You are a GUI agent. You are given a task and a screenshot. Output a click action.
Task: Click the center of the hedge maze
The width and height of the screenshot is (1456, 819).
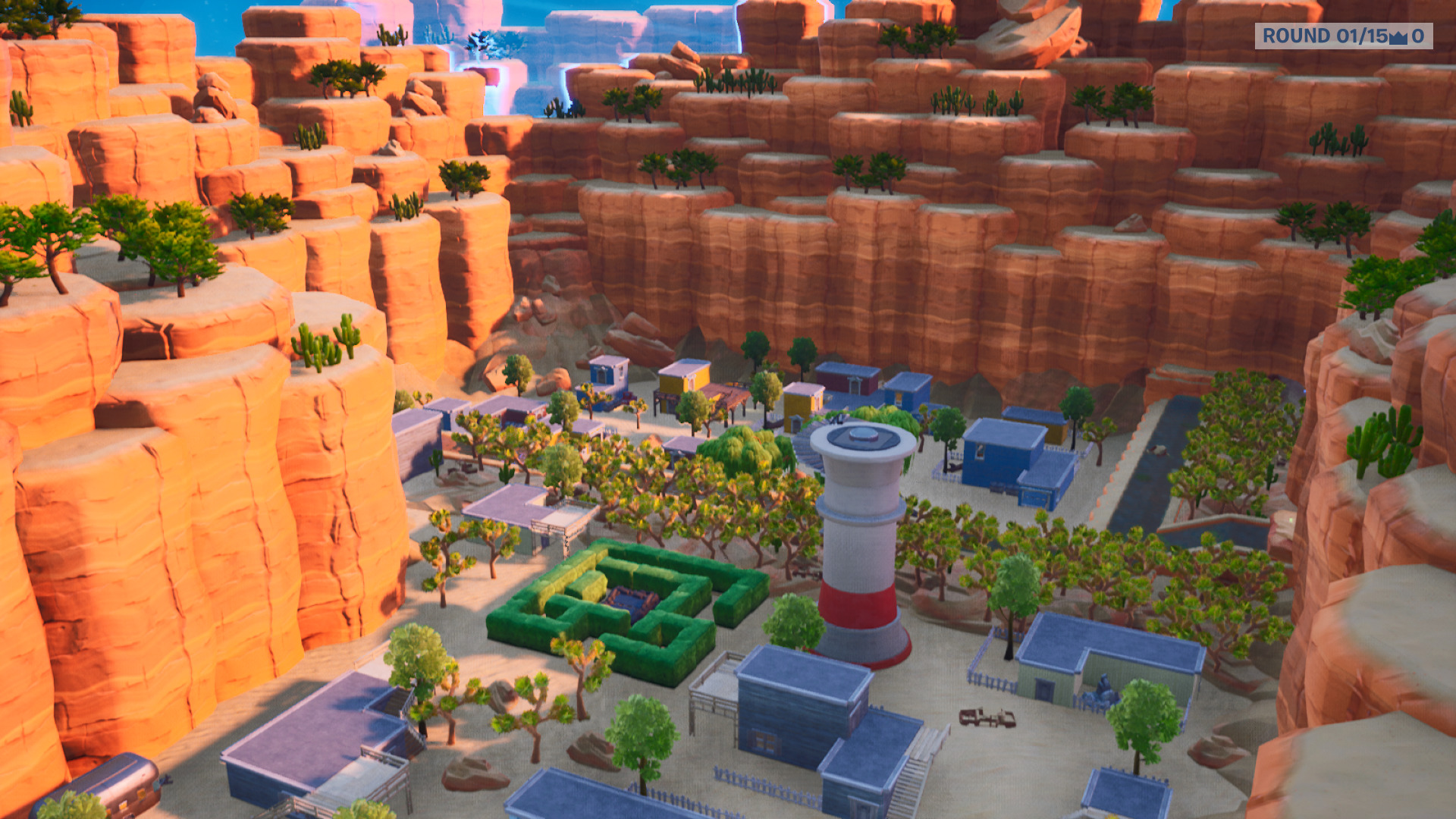[x=630, y=600]
